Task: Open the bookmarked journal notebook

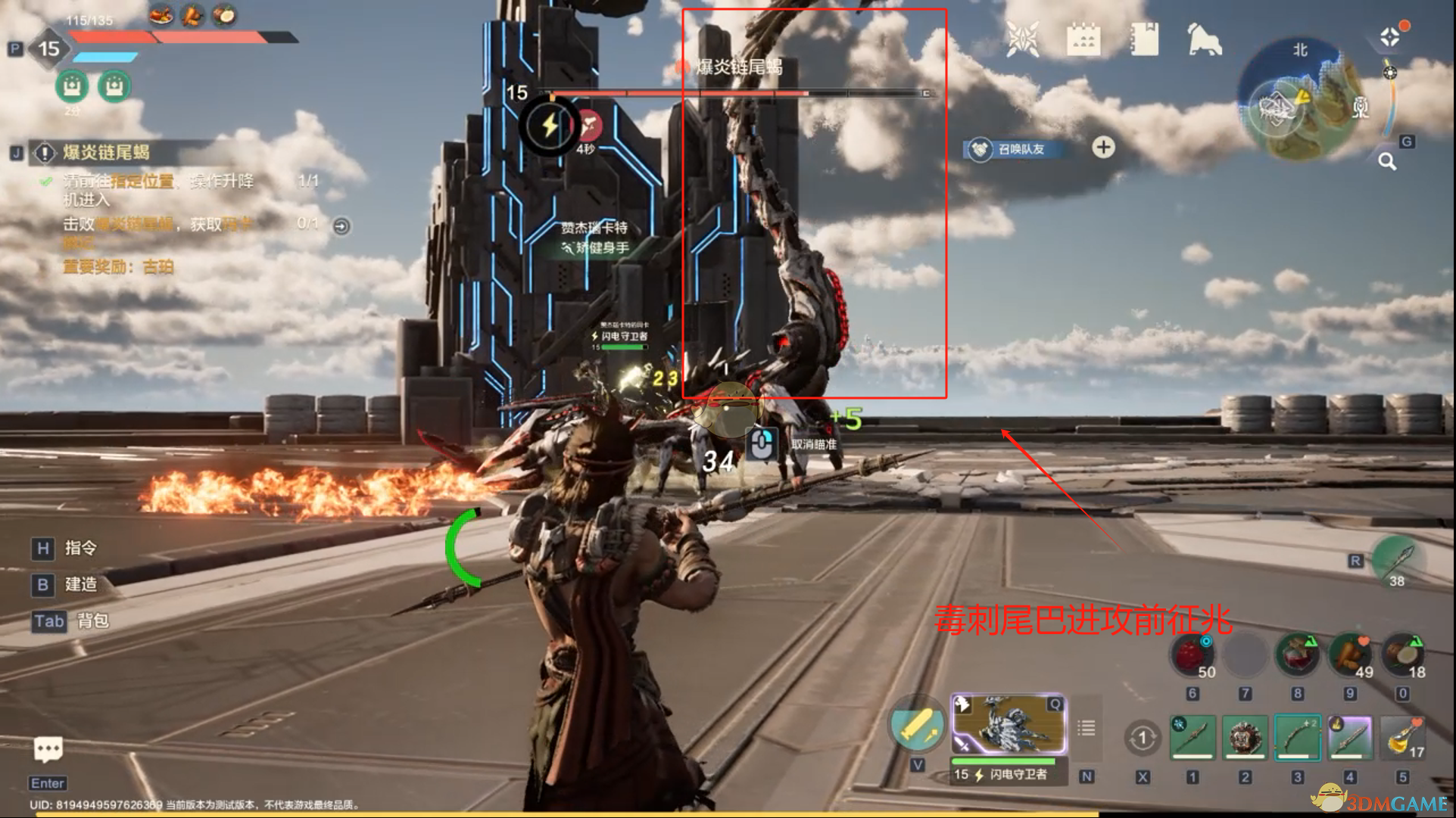Action: click(1144, 39)
